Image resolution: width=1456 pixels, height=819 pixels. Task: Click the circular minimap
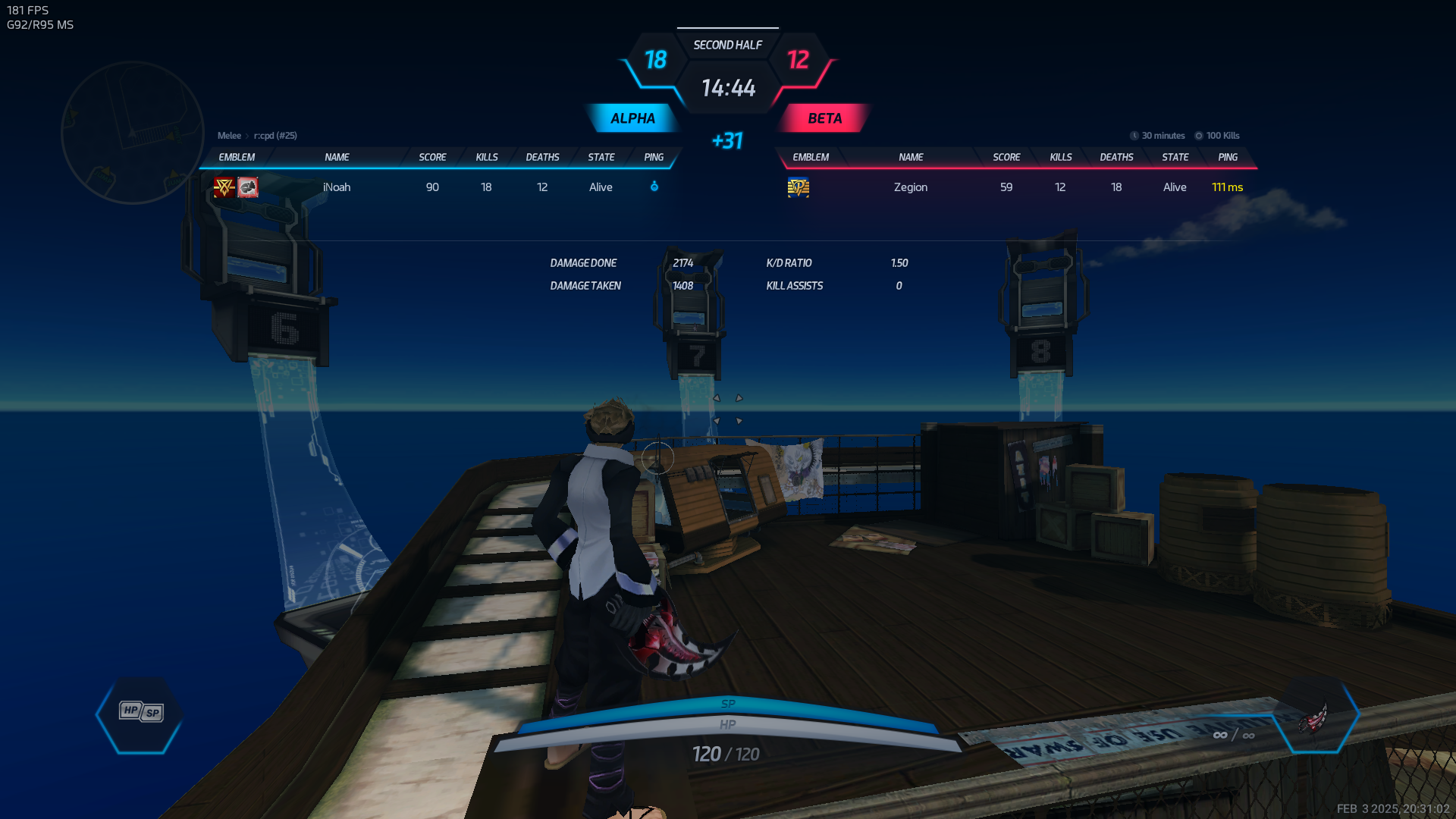[133, 133]
